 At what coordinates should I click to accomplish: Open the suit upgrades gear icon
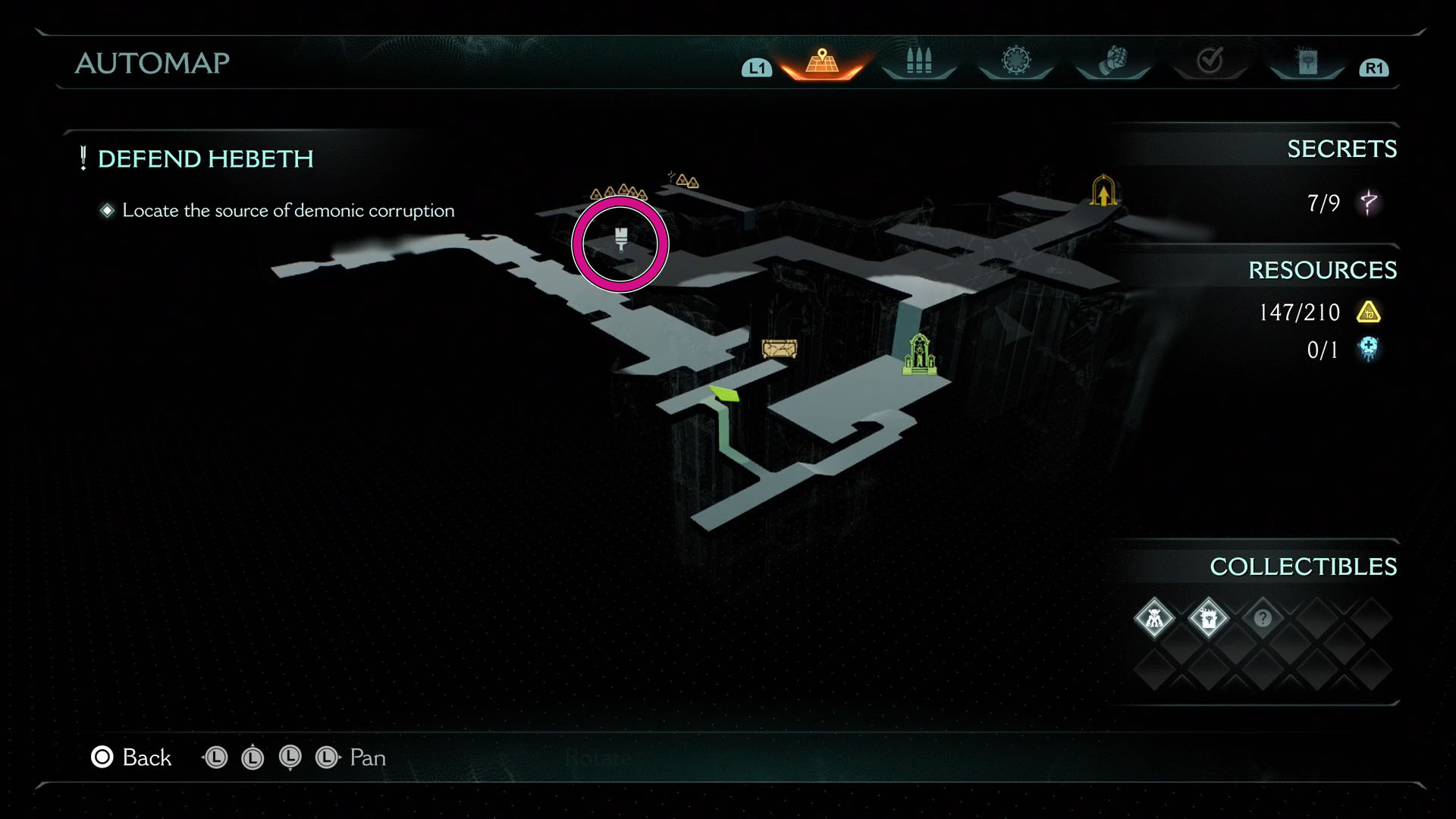[1015, 59]
